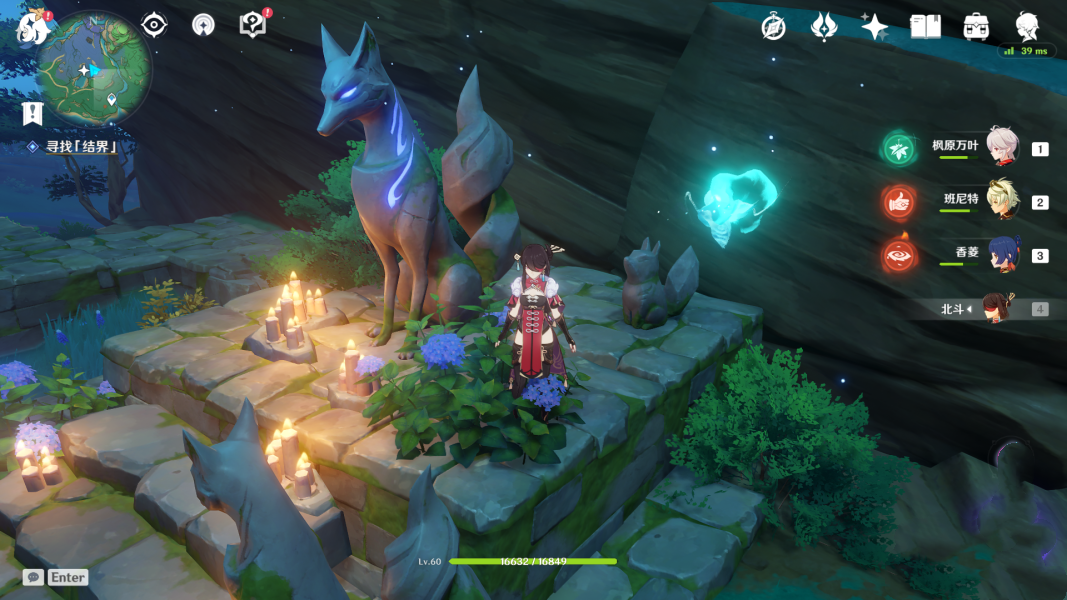Open the backpack inventory

tap(977, 27)
